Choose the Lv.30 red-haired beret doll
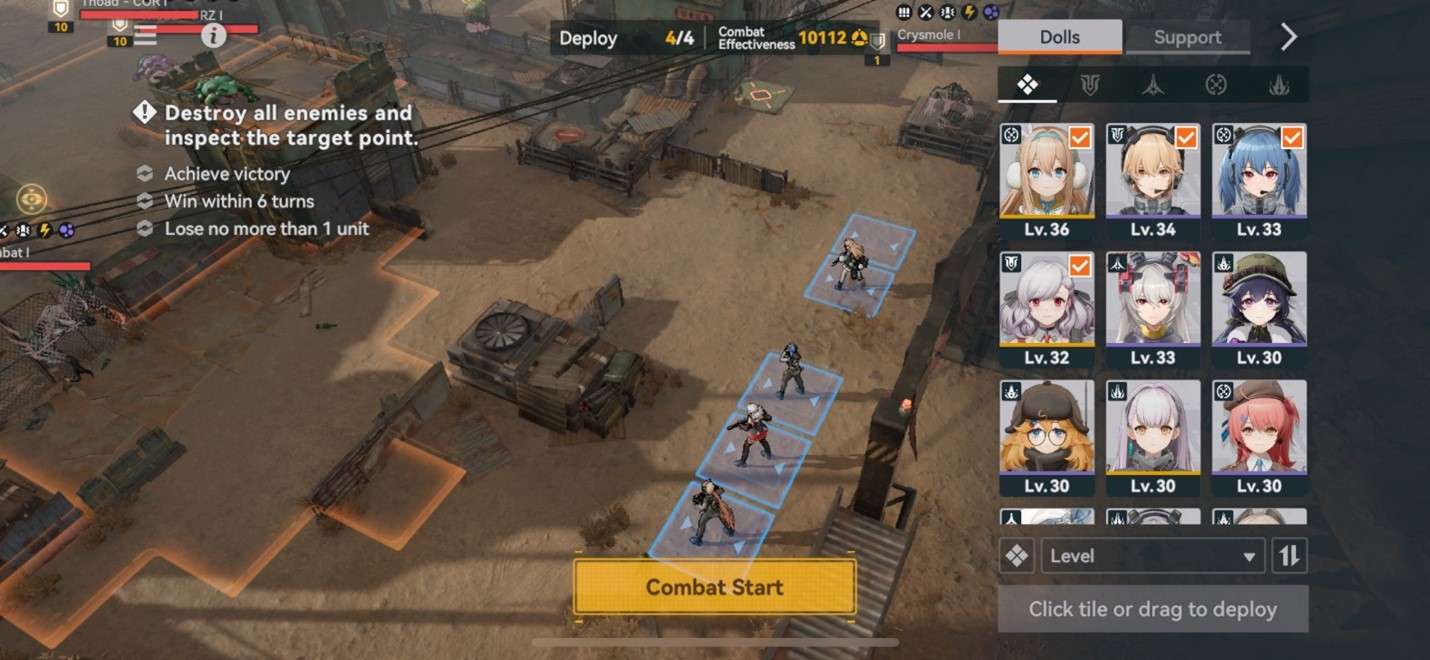 [1258, 437]
